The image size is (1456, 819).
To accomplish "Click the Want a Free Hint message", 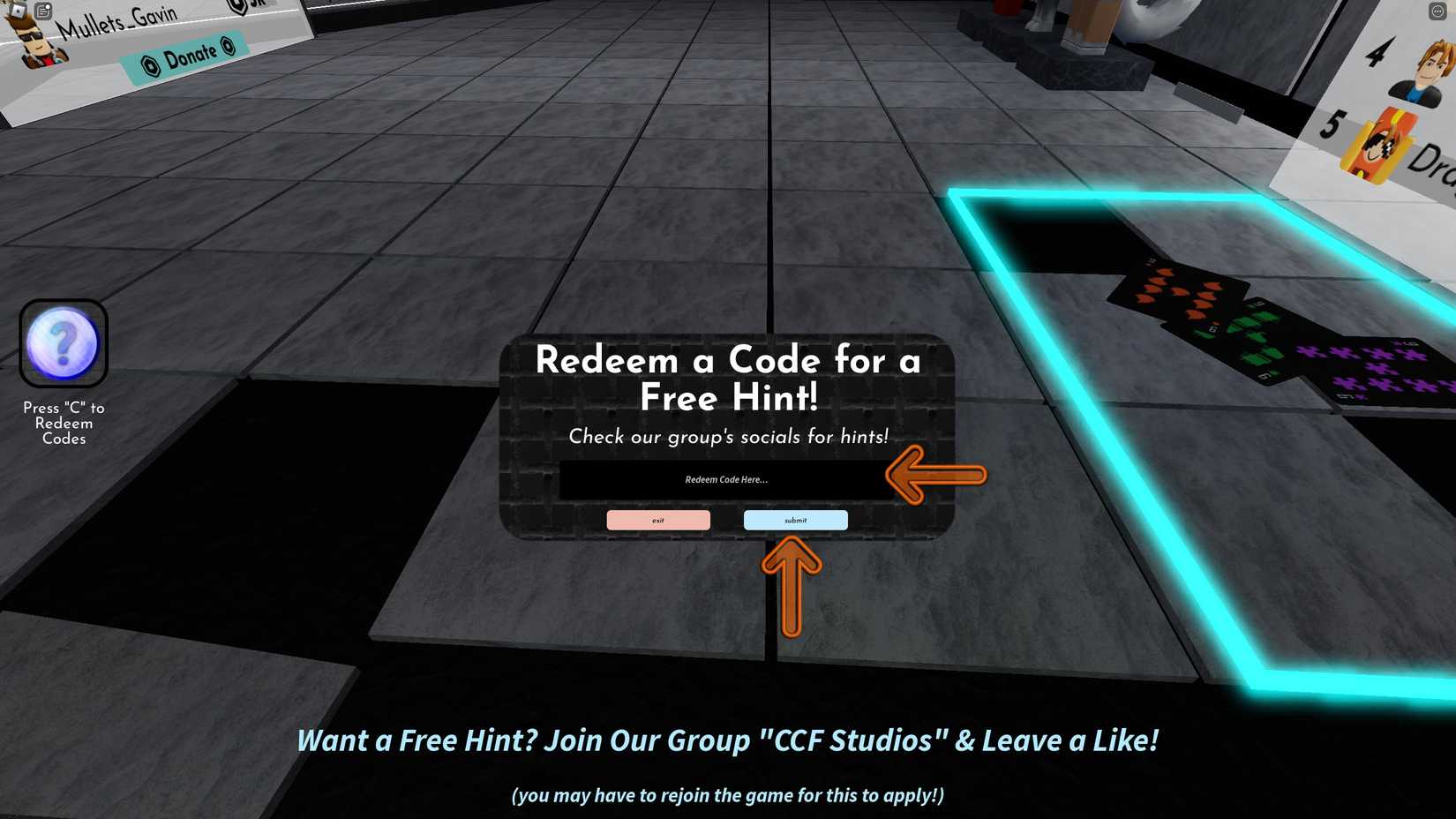I will [729, 741].
